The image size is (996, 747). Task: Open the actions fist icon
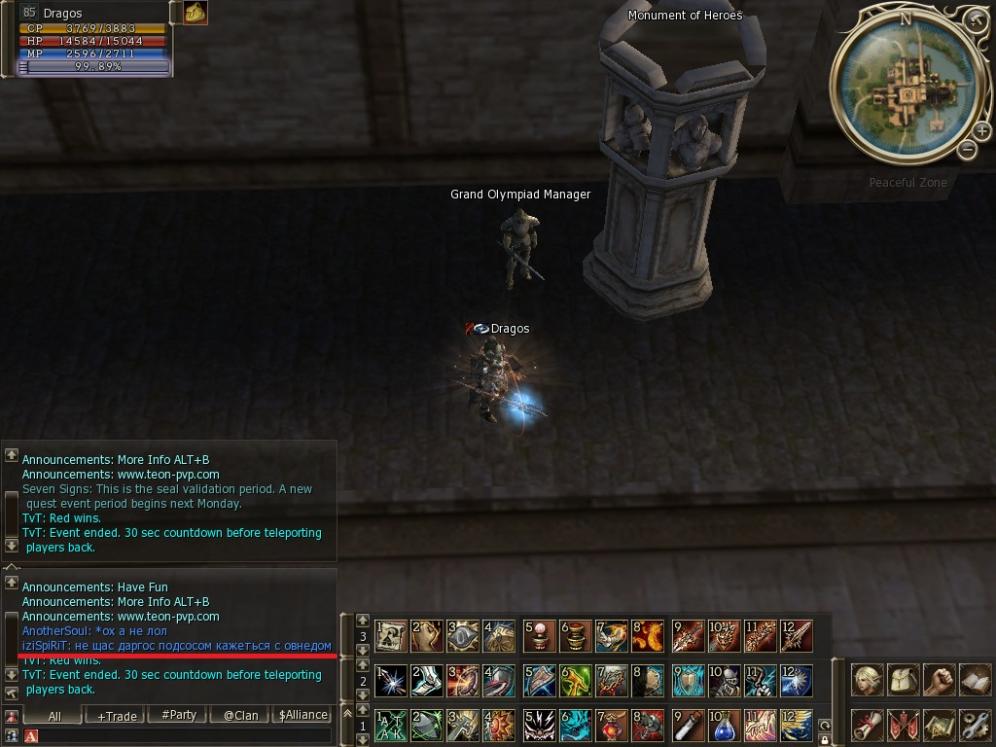coord(938,680)
